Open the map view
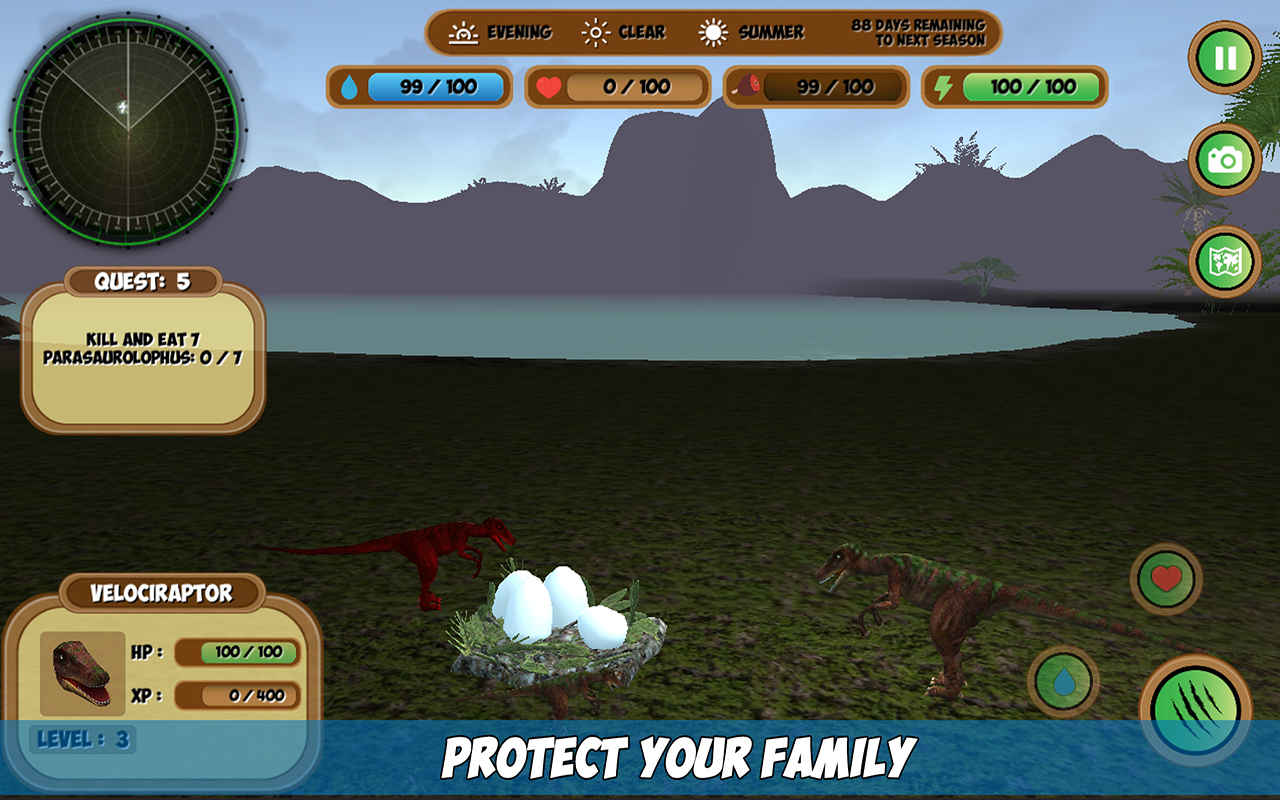The height and width of the screenshot is (800, 1280). coord(1224,262)
